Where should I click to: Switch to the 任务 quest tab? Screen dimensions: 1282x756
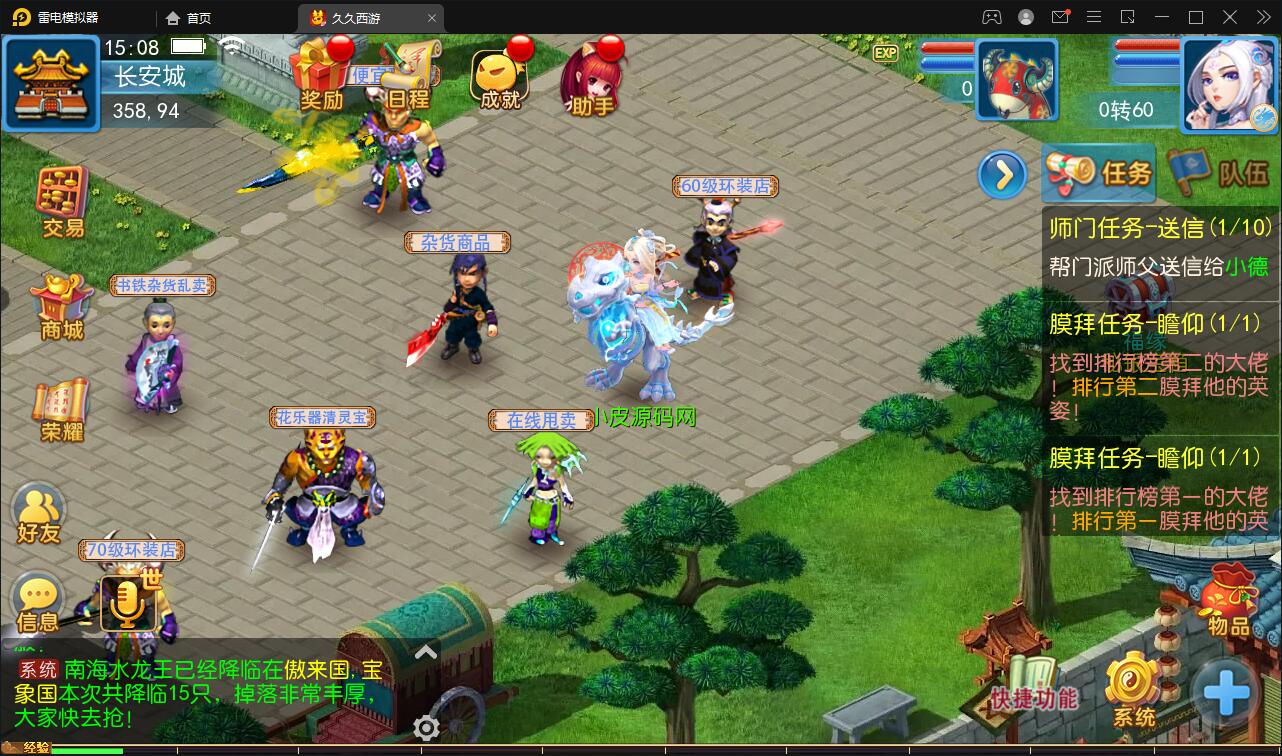click(x=1098, y=172)
